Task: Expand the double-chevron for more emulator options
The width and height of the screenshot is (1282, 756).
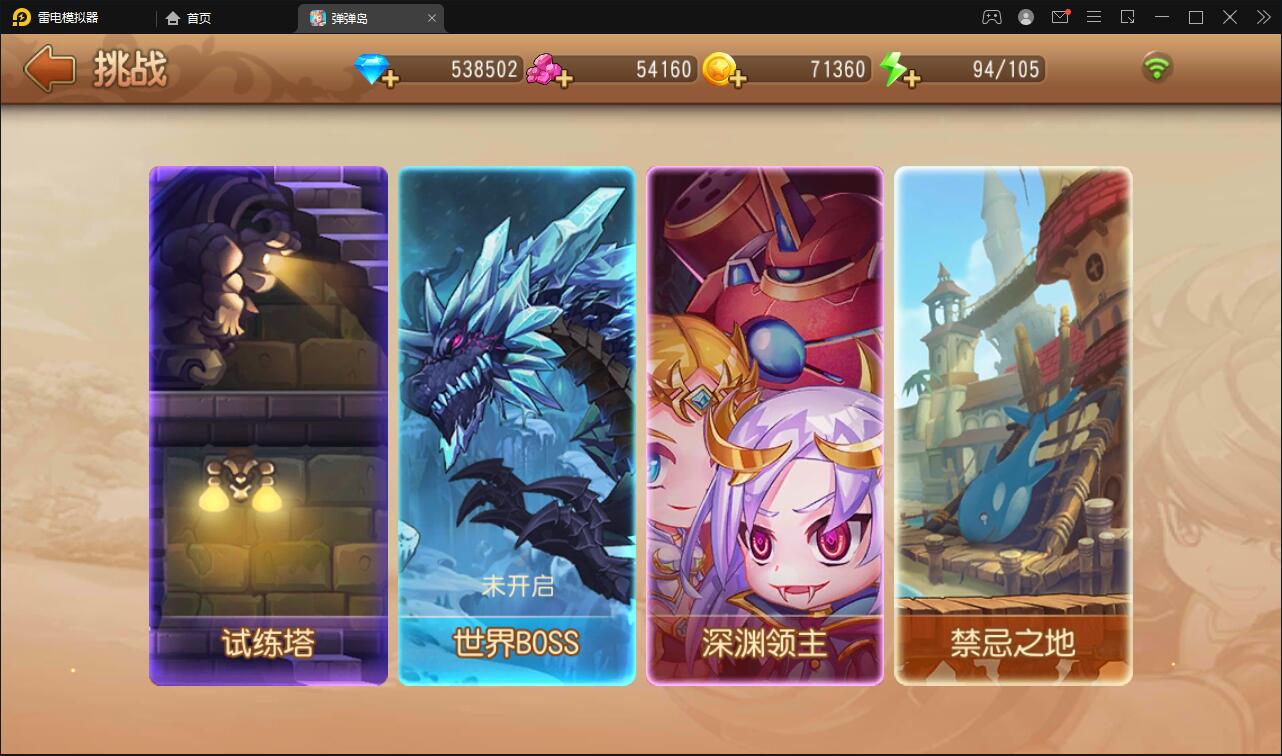Action: 1262,17
